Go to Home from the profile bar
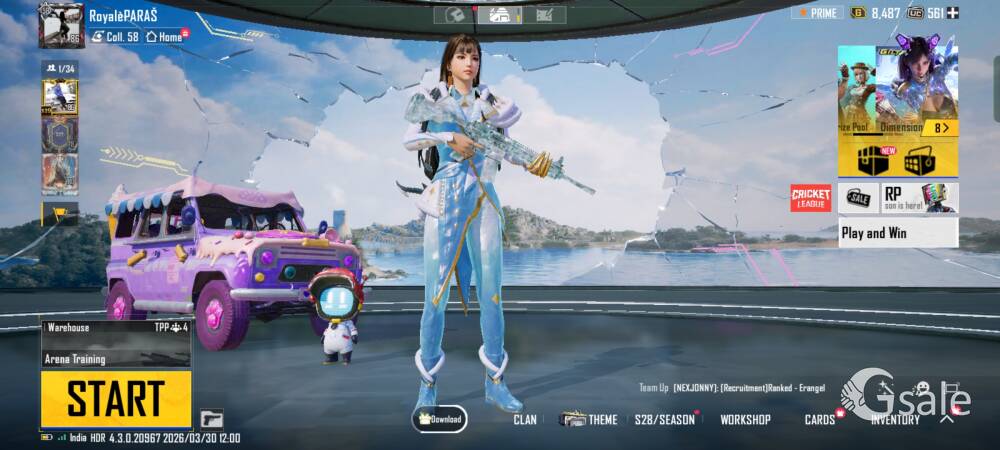Screen dimensions: 1000x450 pos(167,37)
